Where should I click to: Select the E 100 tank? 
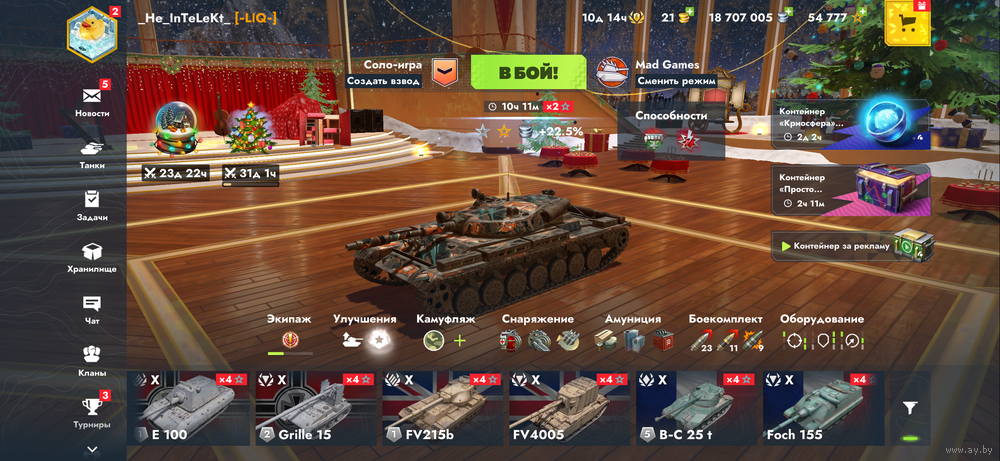tap(189, 409)
